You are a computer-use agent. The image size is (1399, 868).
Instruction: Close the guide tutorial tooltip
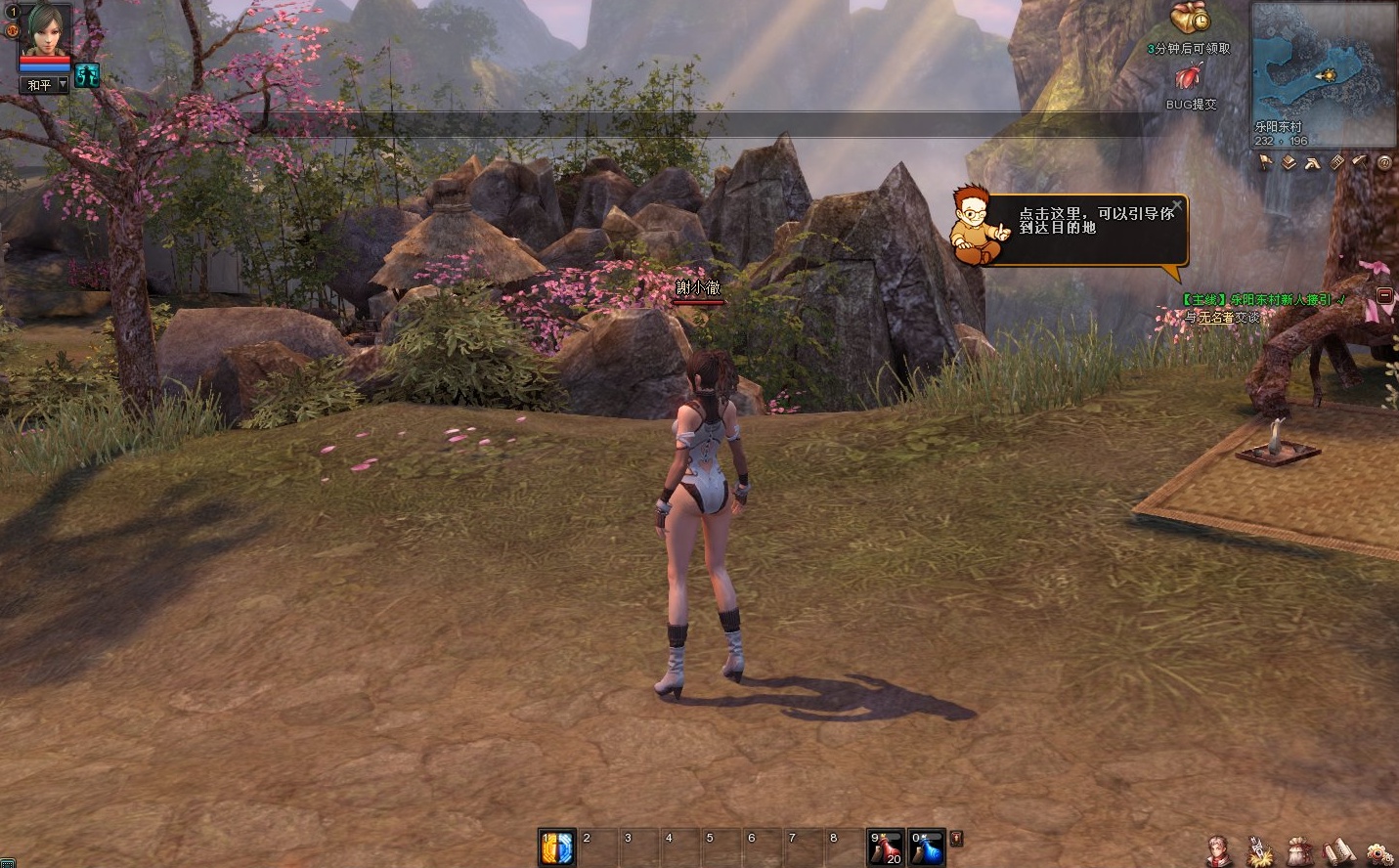pyautogui.click(x=1177, y=205)
